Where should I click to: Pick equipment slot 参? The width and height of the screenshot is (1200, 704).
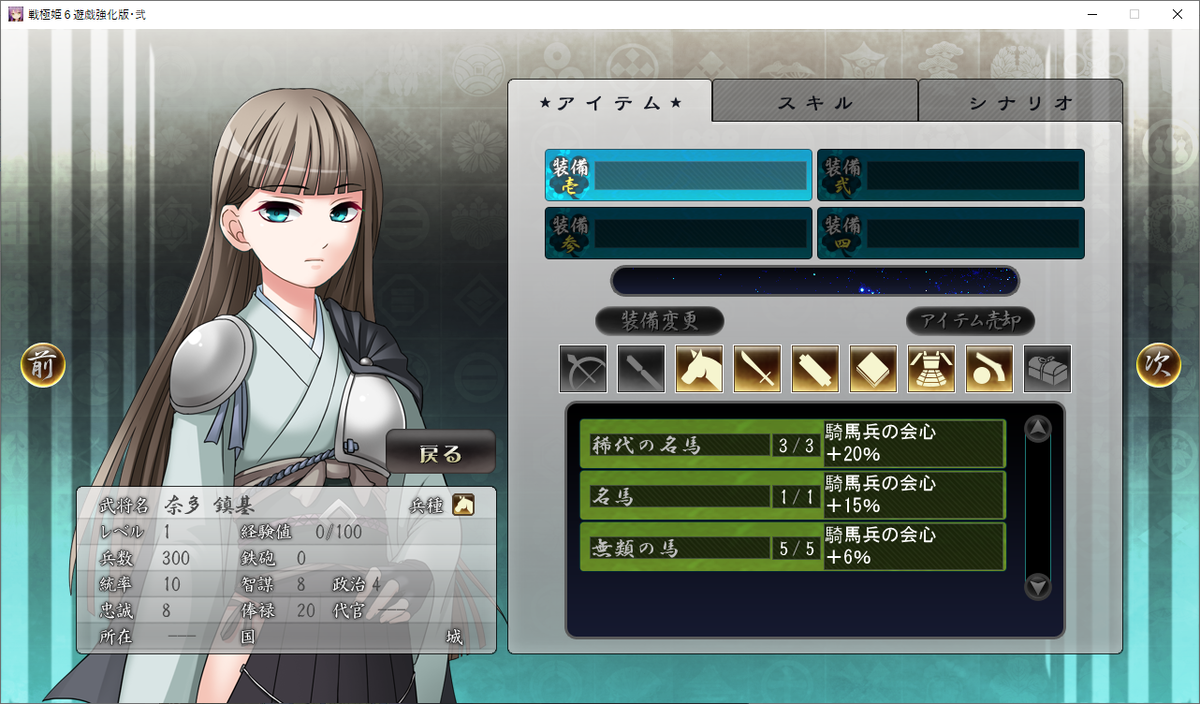(x=678, y=233)
